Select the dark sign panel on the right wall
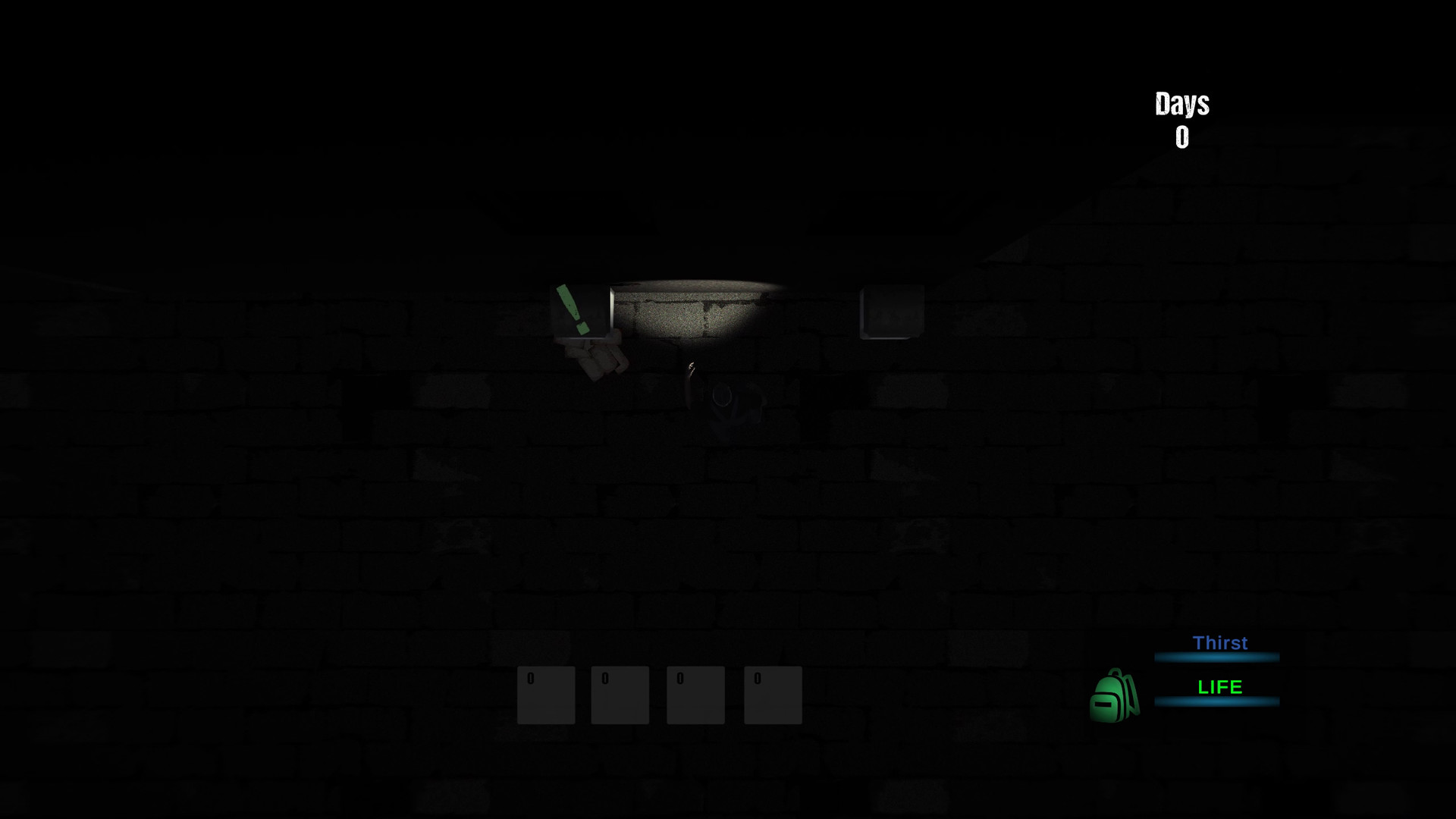Image resolution: width=1456 pixels, height=819 pixels. point(890,309)
